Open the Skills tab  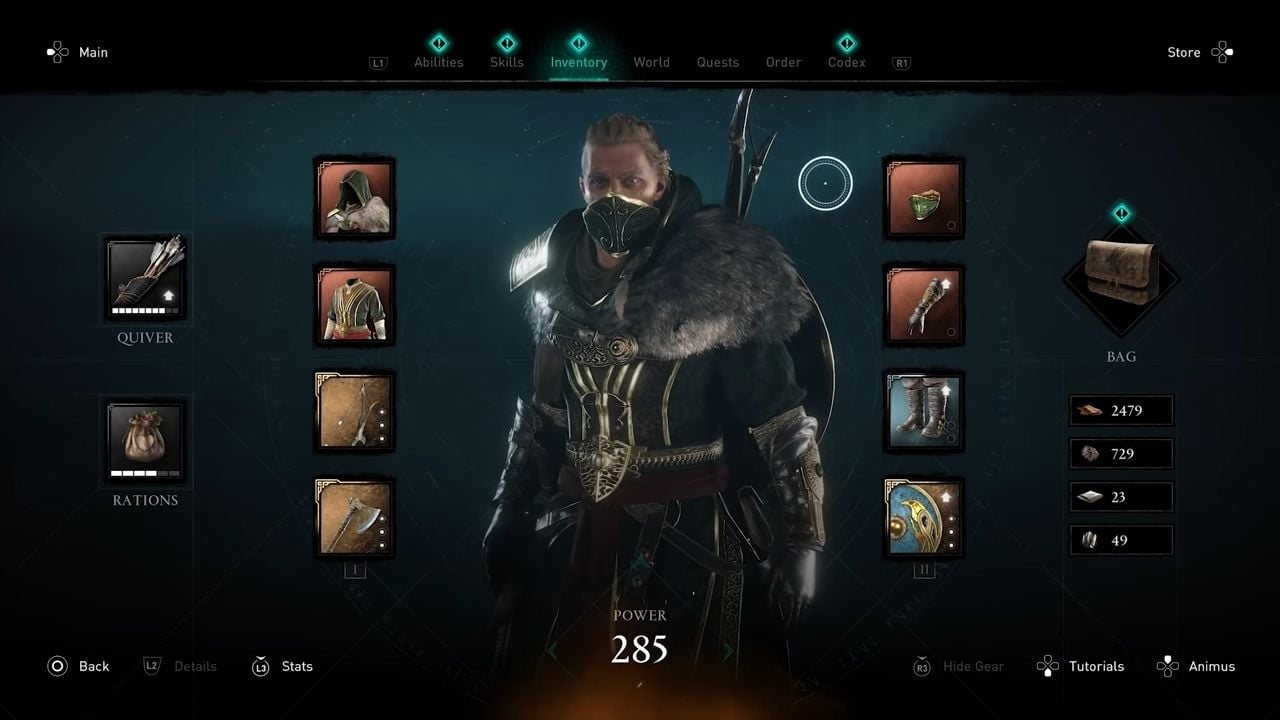[x=506, y=62]
